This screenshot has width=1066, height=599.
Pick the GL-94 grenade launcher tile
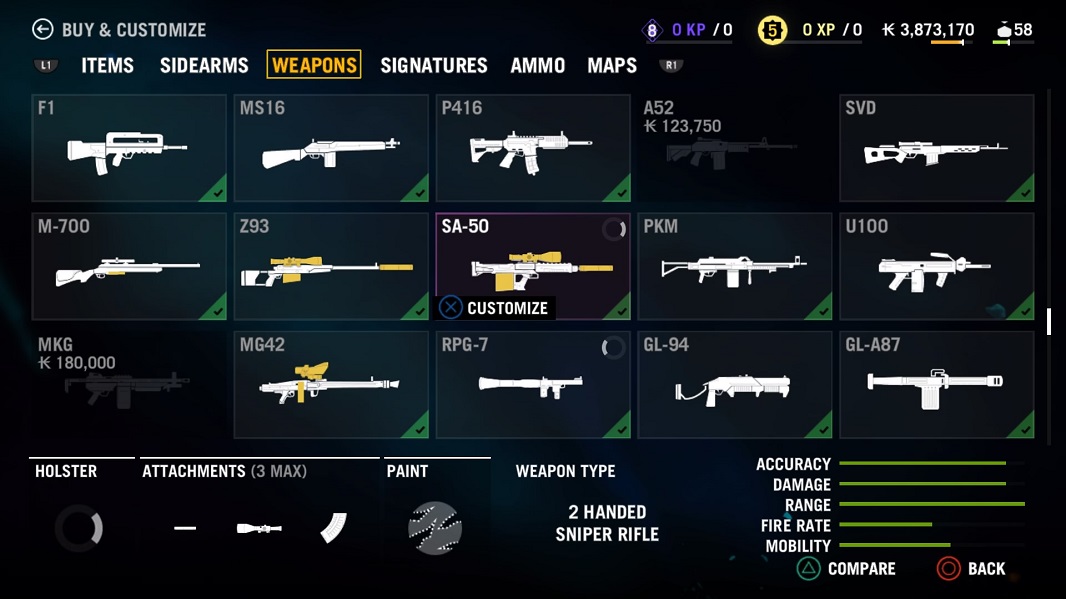click(735, 384)
